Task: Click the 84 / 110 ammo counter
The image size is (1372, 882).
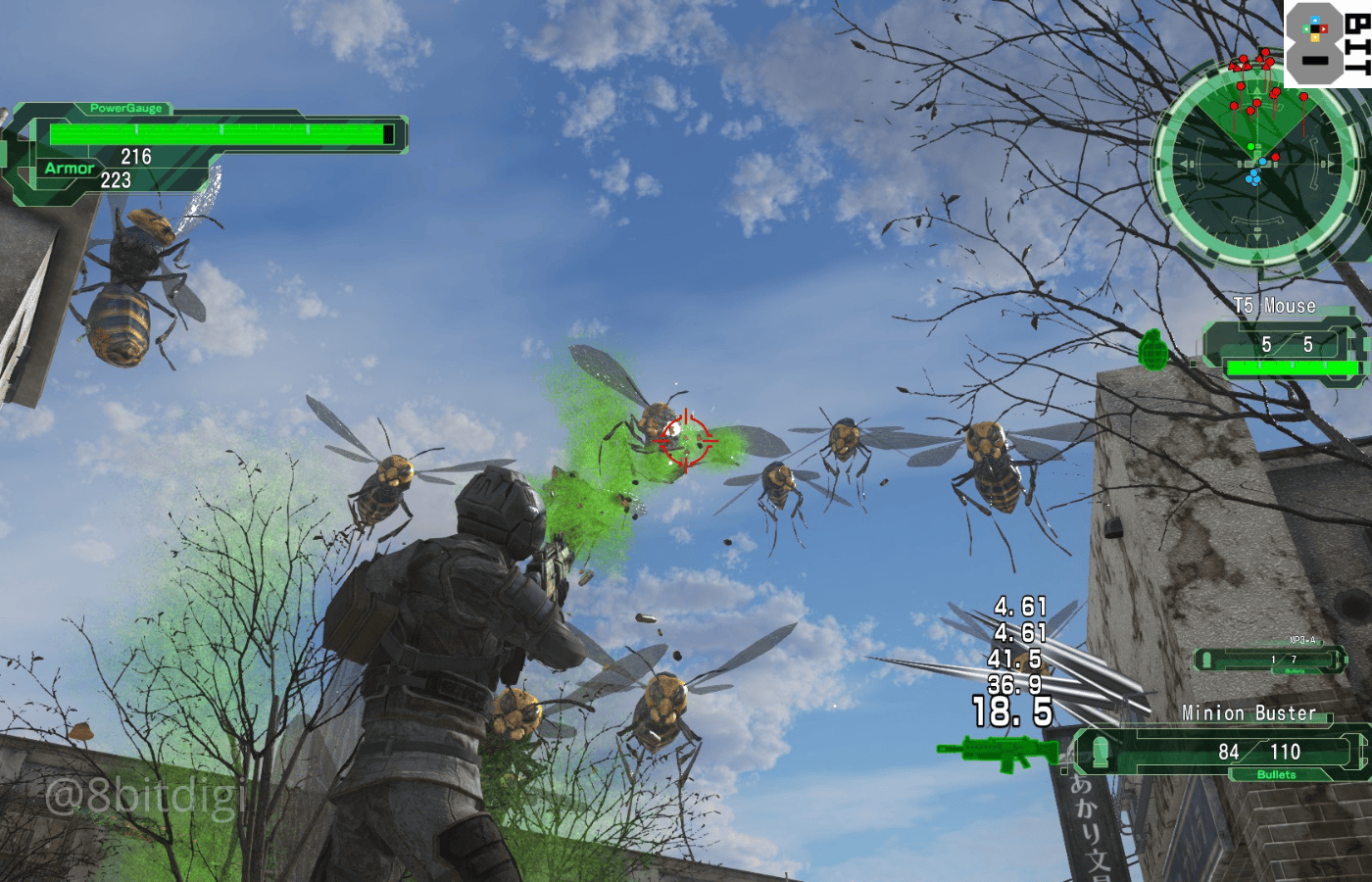Action: [x=1259, y=753]
